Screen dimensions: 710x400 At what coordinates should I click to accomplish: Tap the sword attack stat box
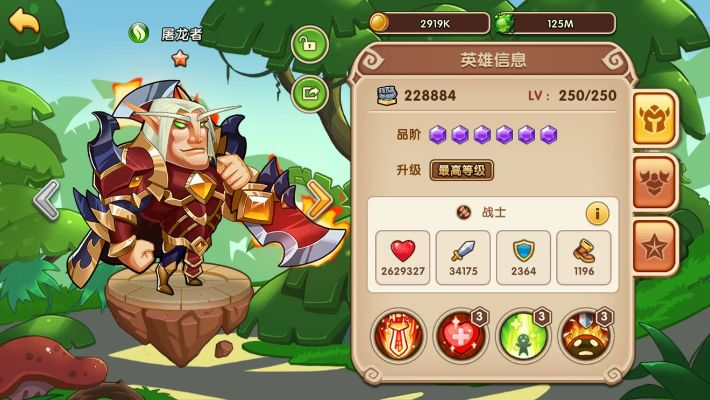point(463,258)
